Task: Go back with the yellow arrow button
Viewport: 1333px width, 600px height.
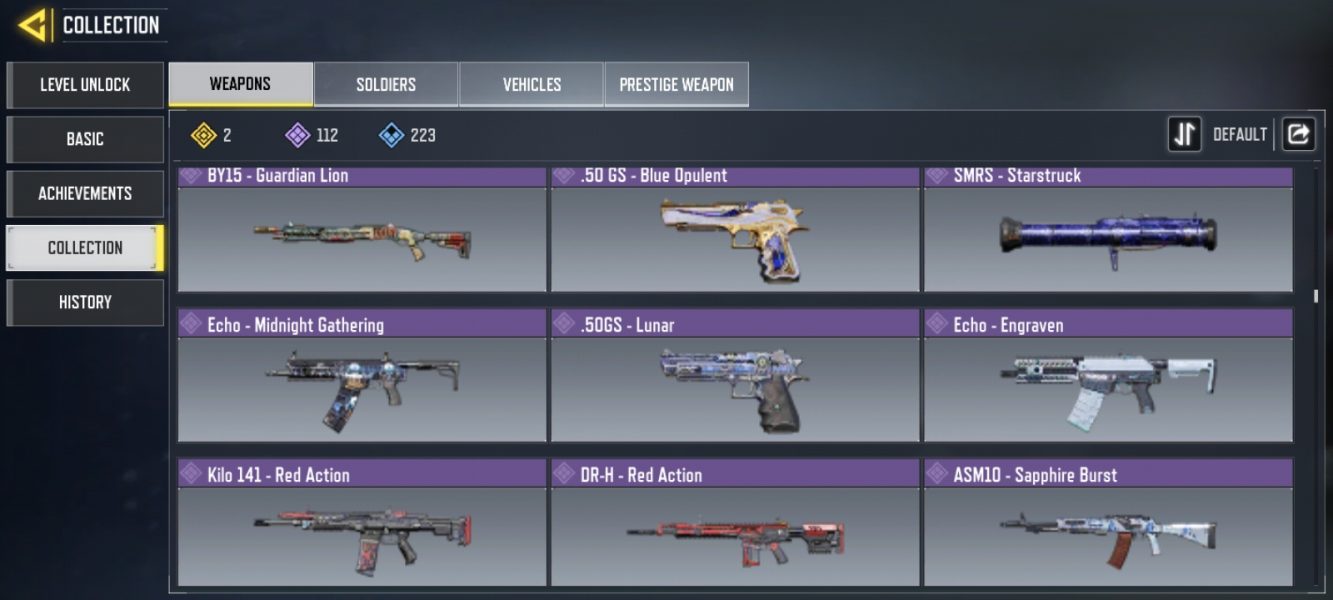Action: click(x=33, y=25)
